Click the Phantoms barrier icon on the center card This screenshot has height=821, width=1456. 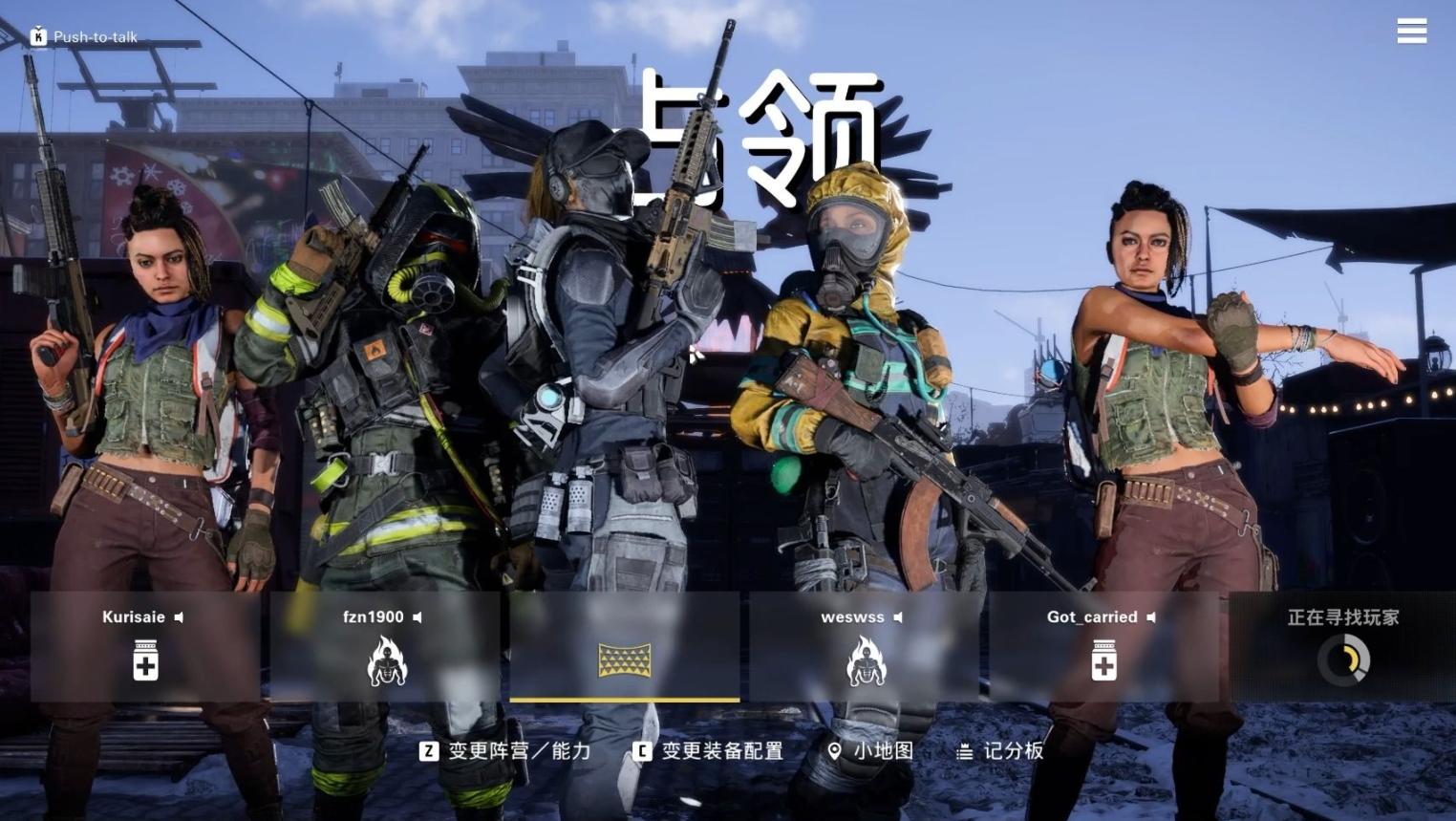(x=625, y=660)
